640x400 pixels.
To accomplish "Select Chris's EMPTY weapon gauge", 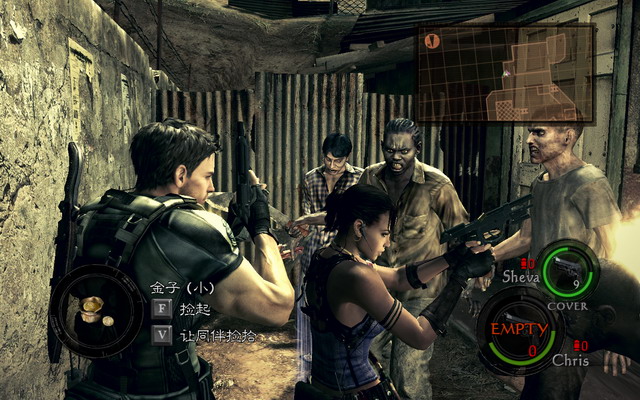I will [518, 330].
